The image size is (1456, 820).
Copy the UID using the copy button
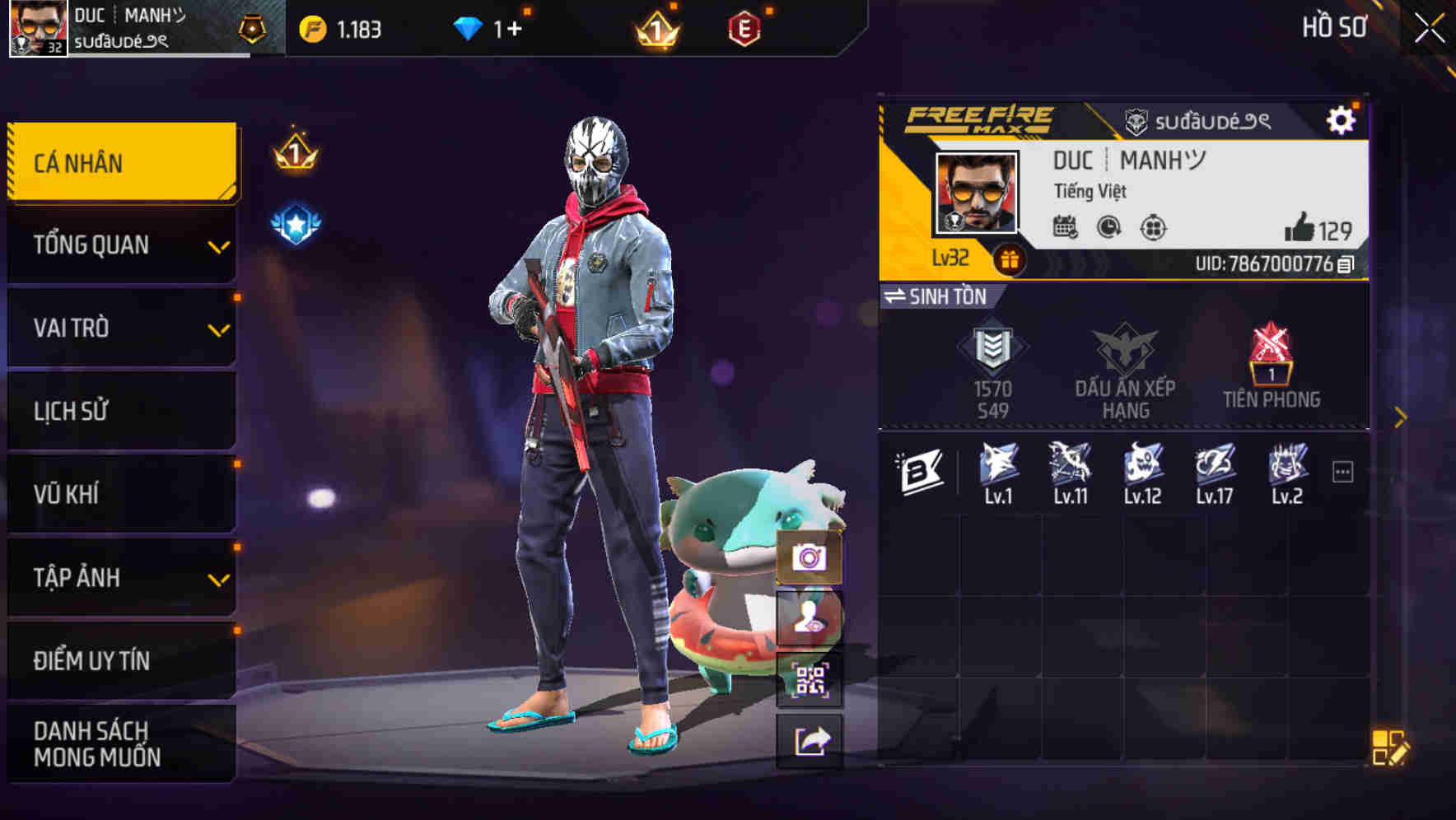coord(1345,265)
